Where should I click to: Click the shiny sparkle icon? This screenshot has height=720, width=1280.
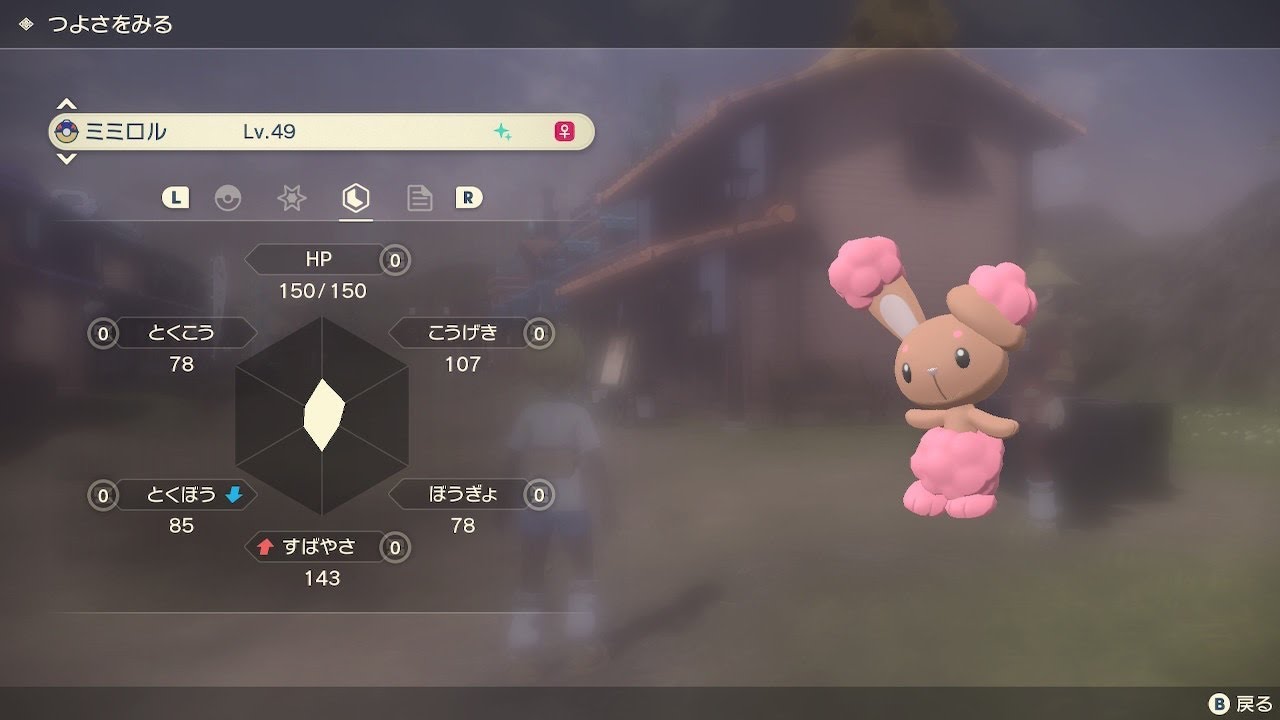tap(504, 130)
